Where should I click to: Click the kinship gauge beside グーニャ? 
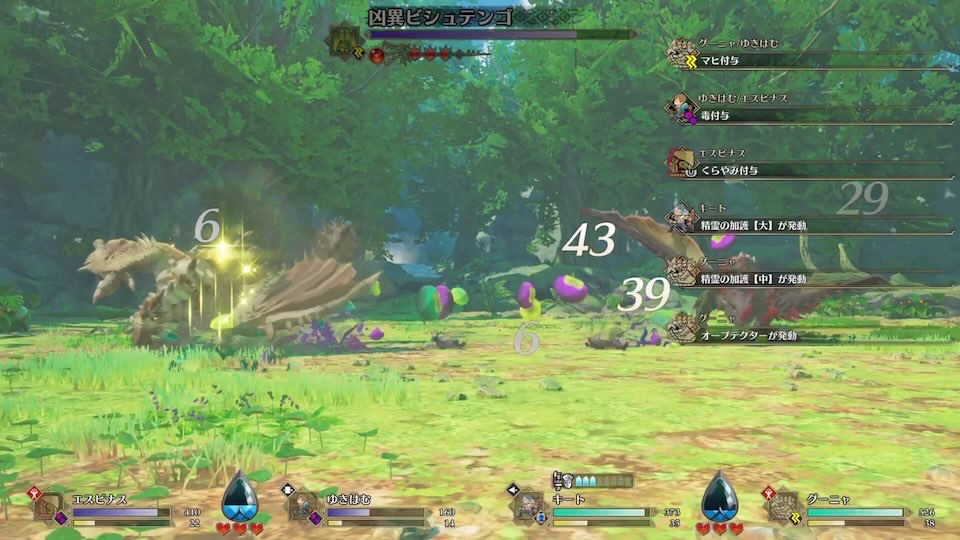pos(719,496)
